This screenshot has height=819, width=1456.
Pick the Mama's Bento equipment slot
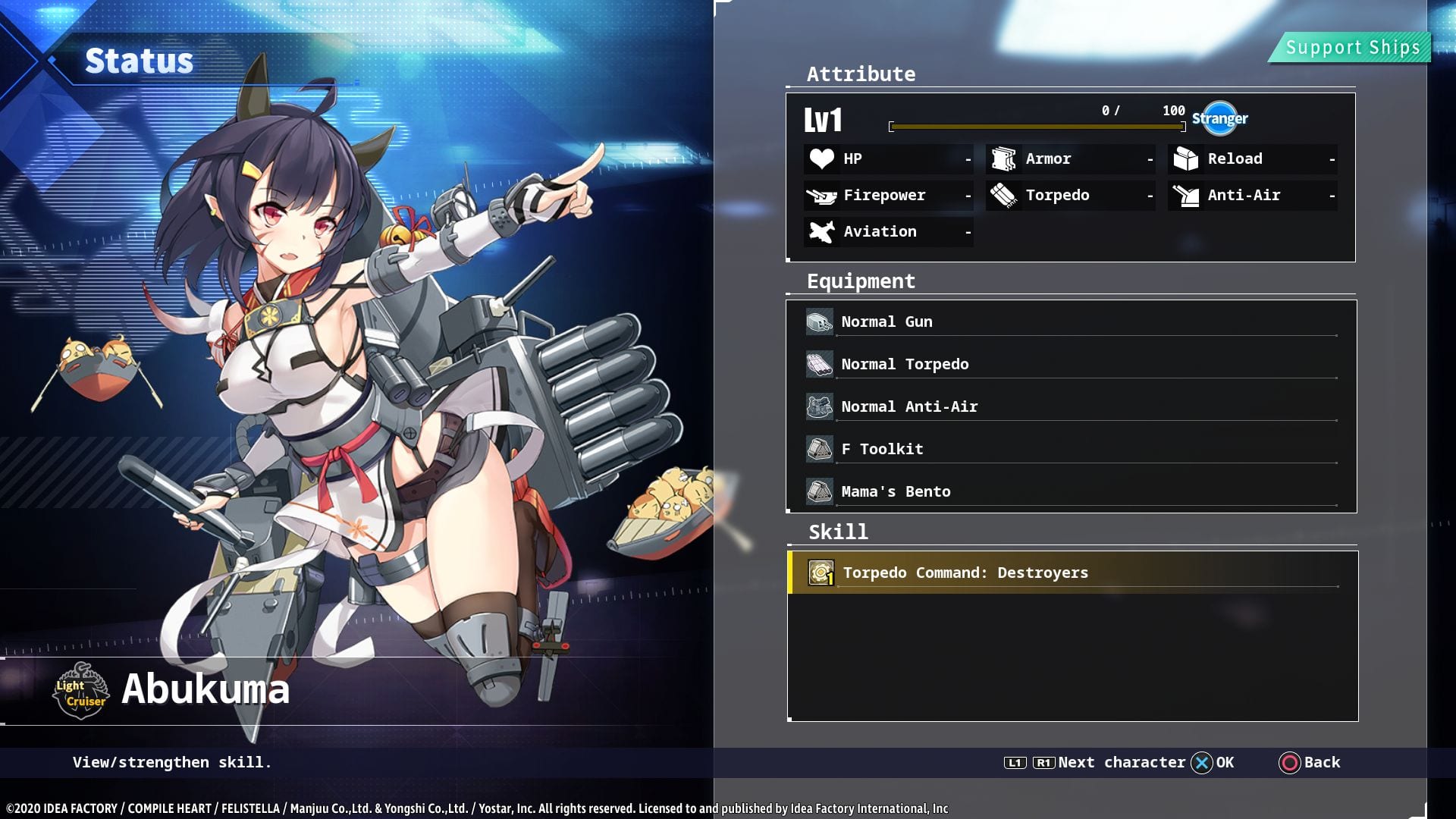1071,492
